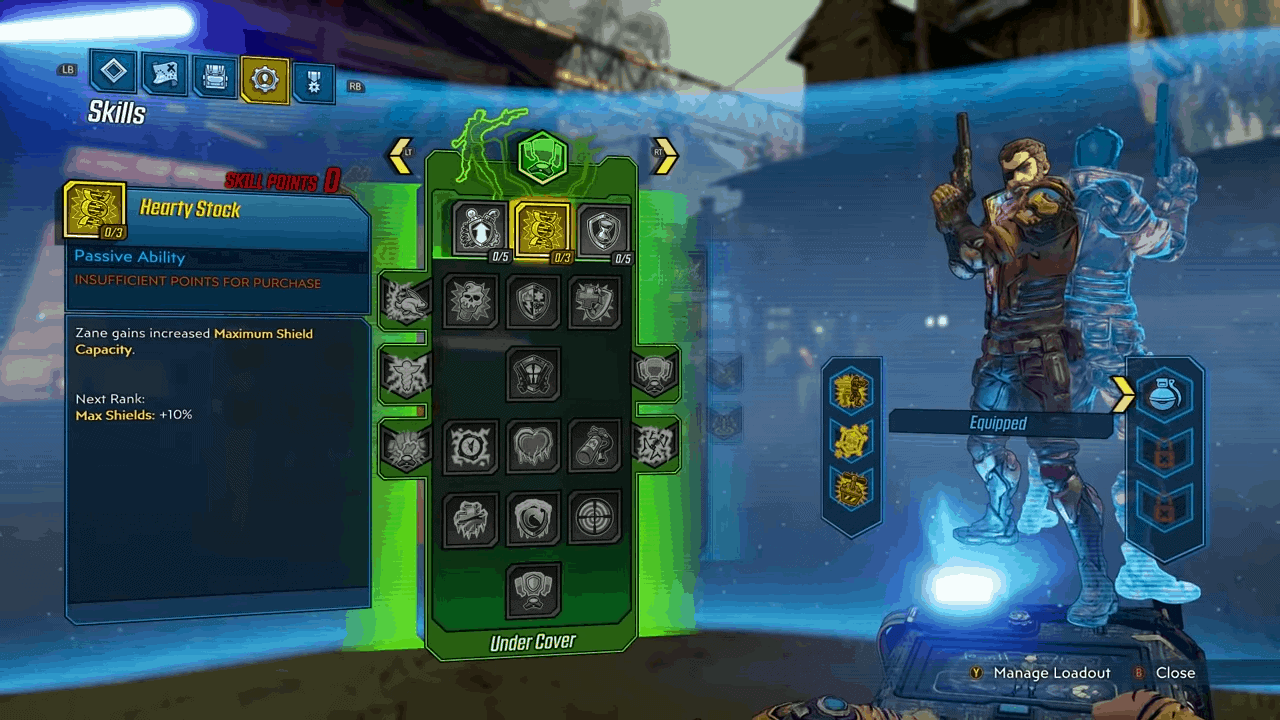Click the skull skill icon in the tree
Screen dimensions: 1280x720
(471, 301)
